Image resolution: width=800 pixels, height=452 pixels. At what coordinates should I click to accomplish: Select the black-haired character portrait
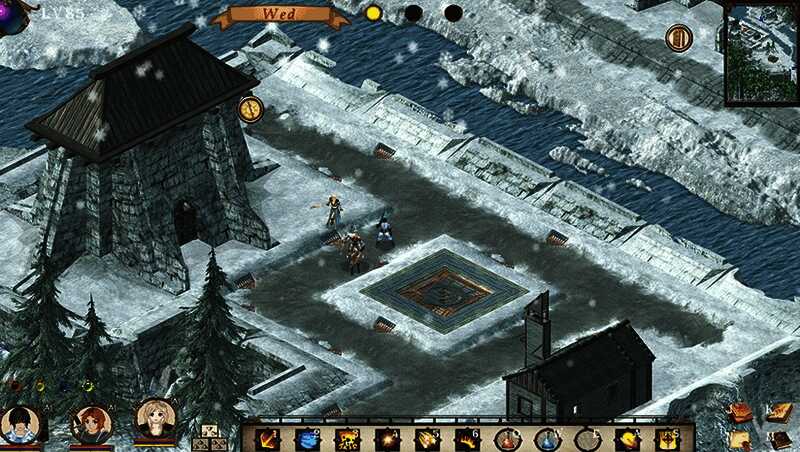20,423
